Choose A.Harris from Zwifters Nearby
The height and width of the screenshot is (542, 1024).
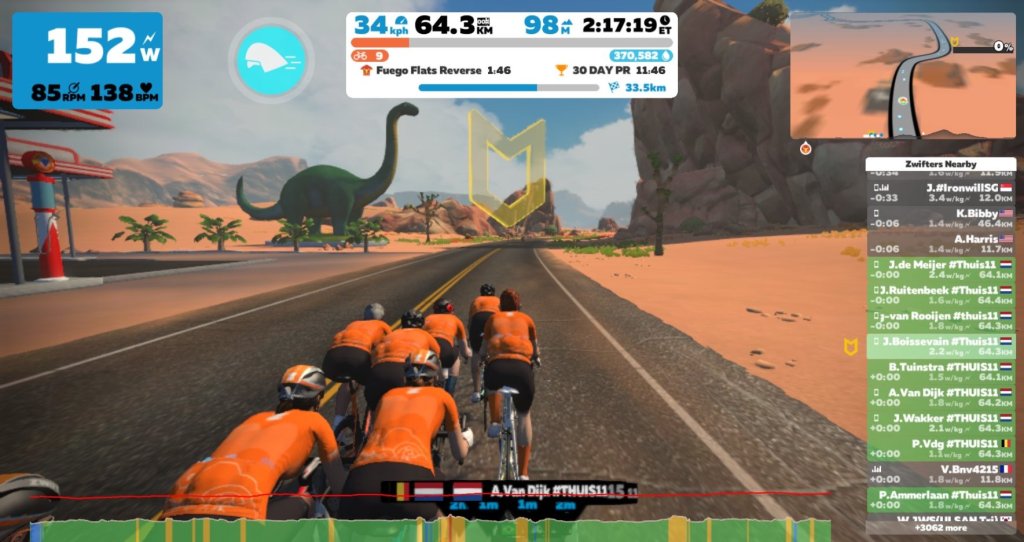[941, 243]
